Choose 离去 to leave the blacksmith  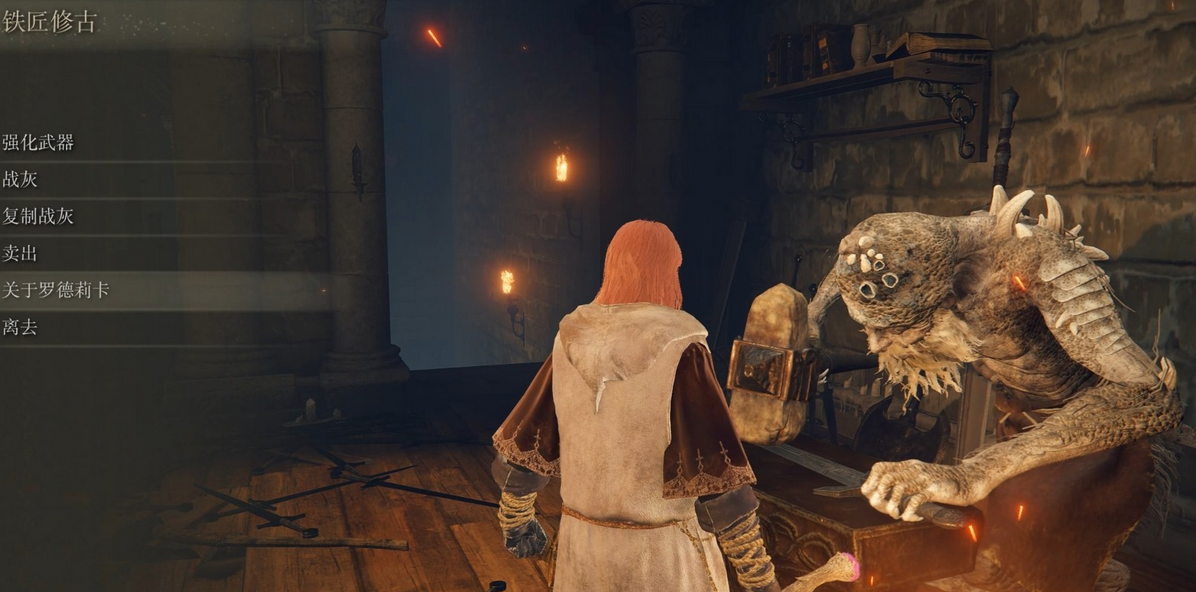pyautogui.click(x=21, y=327)
